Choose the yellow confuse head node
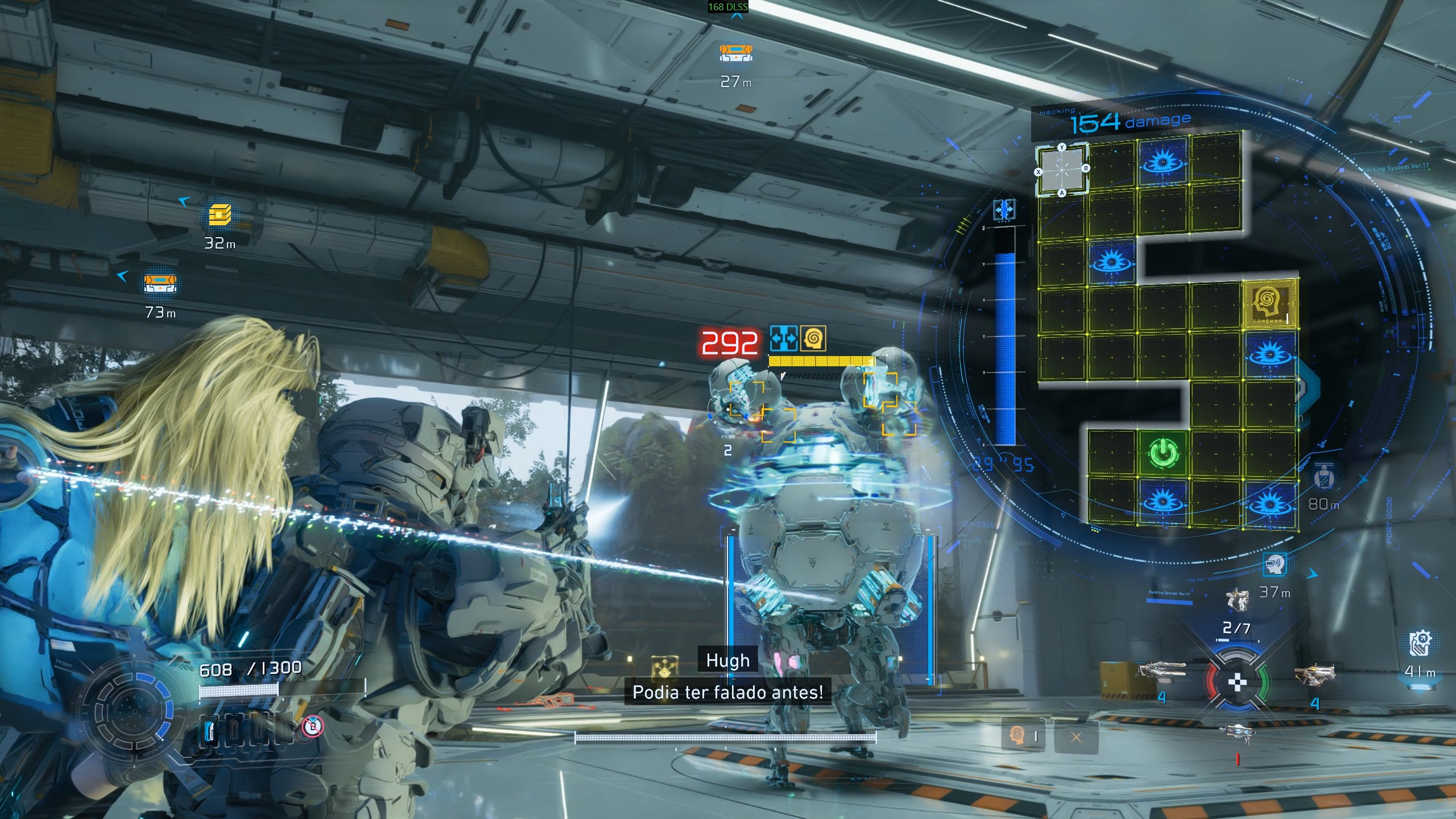Screen dimensions: 1456x819 [x=1270, y=304]
